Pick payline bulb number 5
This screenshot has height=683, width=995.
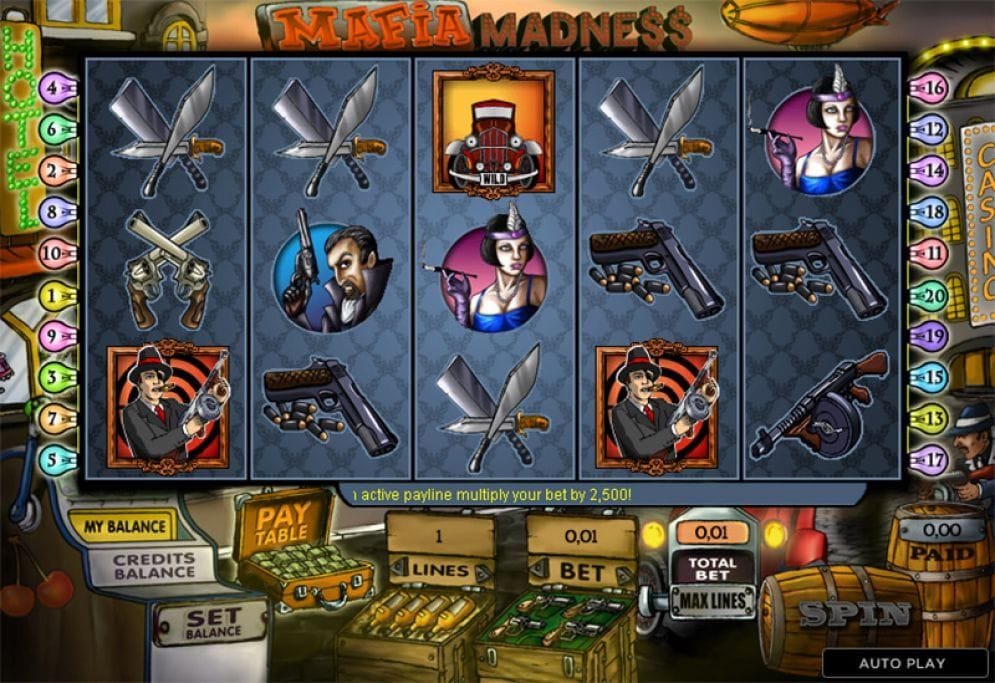click(x=57, y=460)
